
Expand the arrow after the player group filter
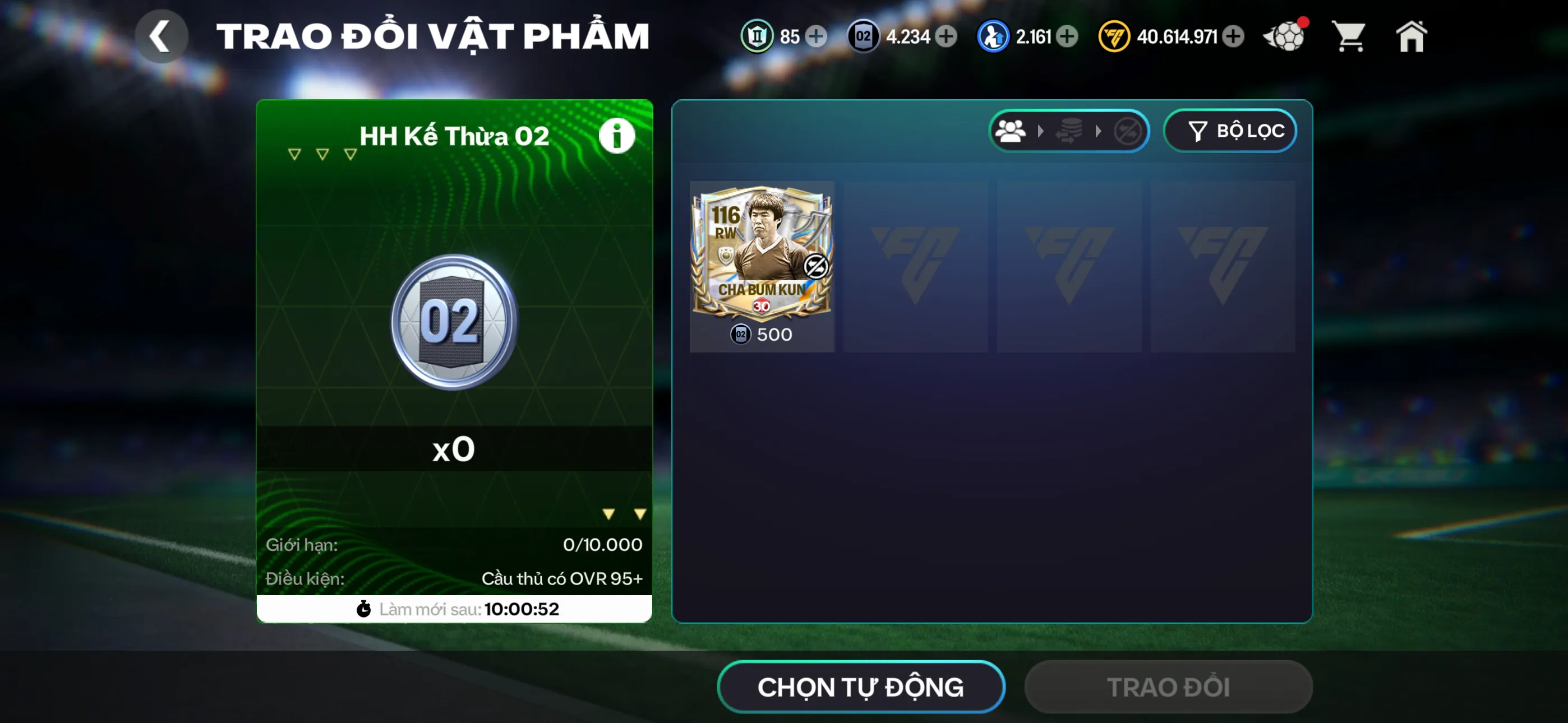coord(1041,131)
